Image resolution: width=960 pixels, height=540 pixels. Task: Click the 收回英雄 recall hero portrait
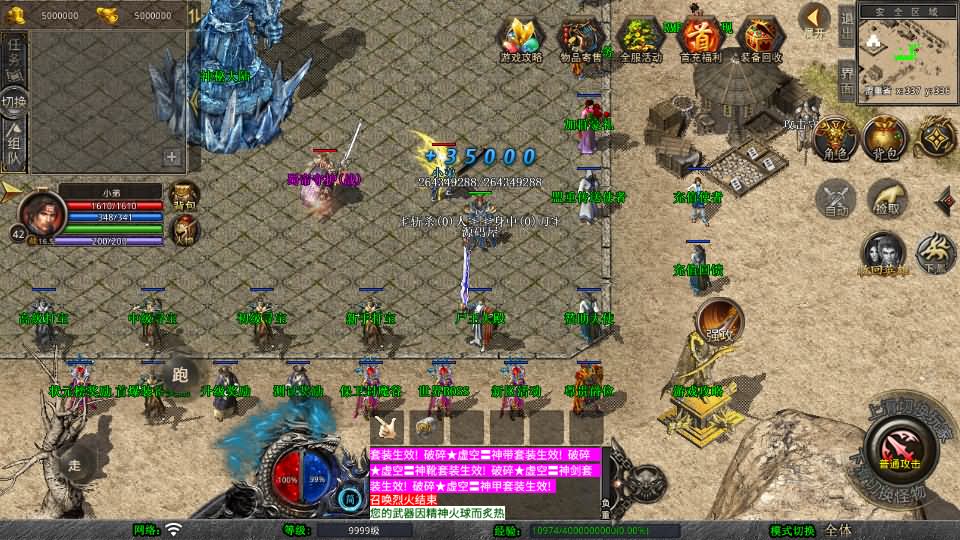(883, 254)
